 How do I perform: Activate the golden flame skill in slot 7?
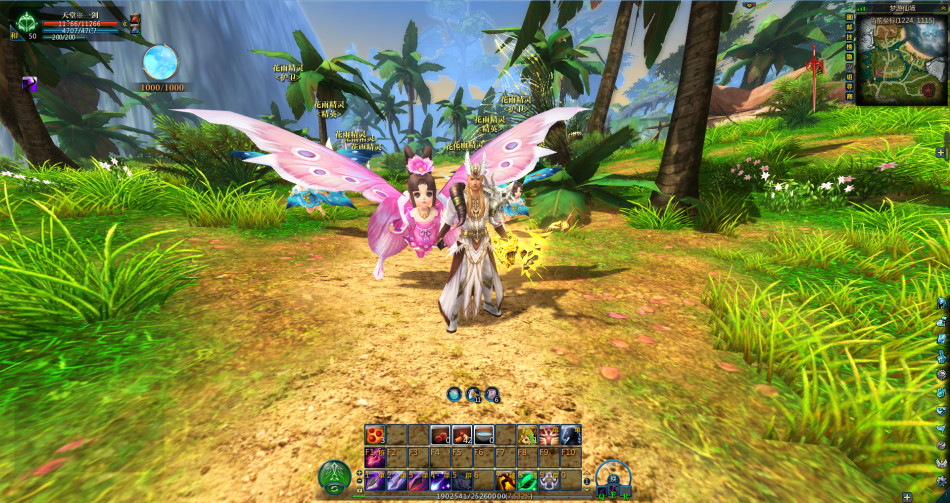505,481
